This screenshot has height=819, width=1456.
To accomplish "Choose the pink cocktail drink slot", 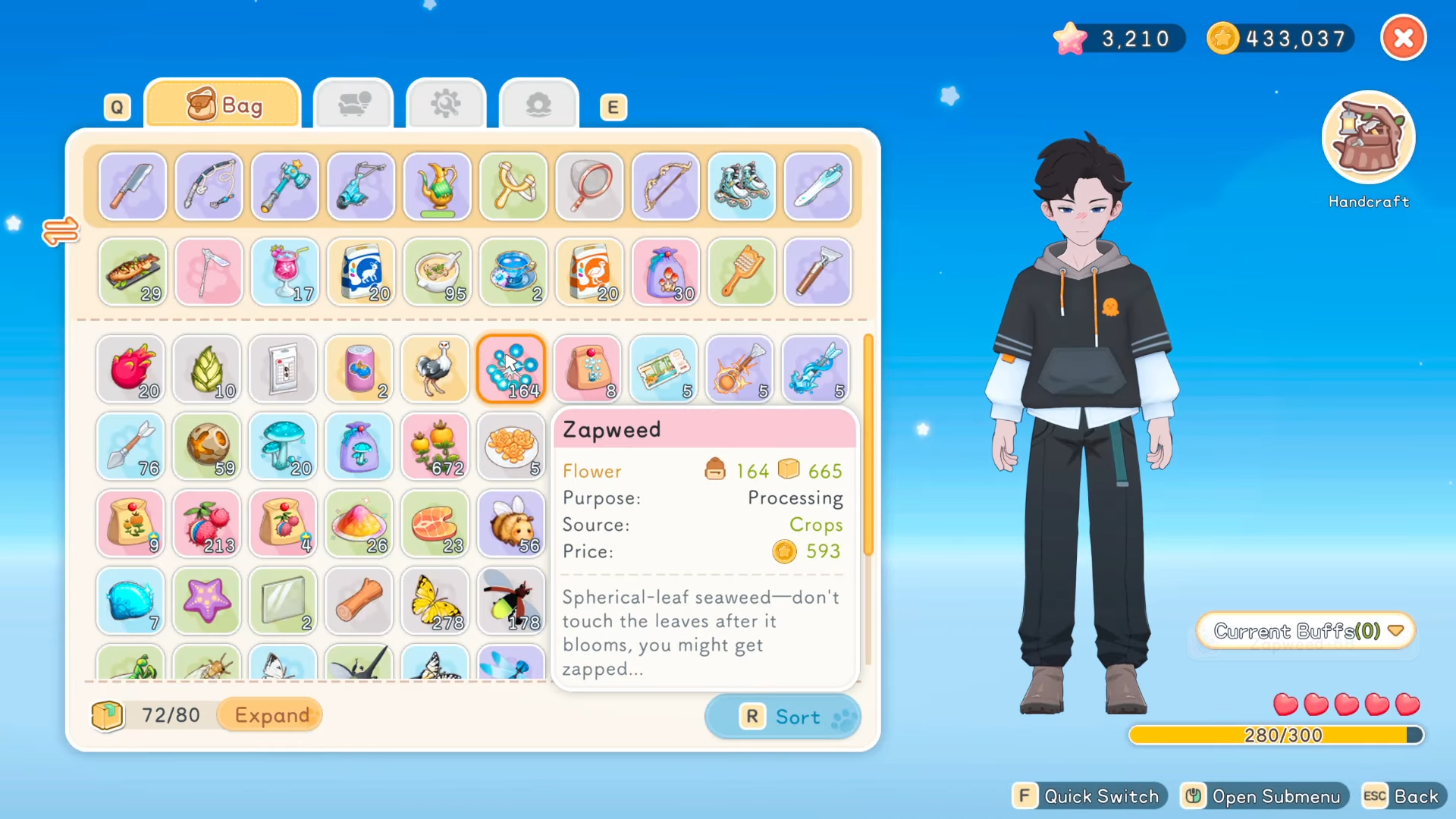I will (284, 271).
